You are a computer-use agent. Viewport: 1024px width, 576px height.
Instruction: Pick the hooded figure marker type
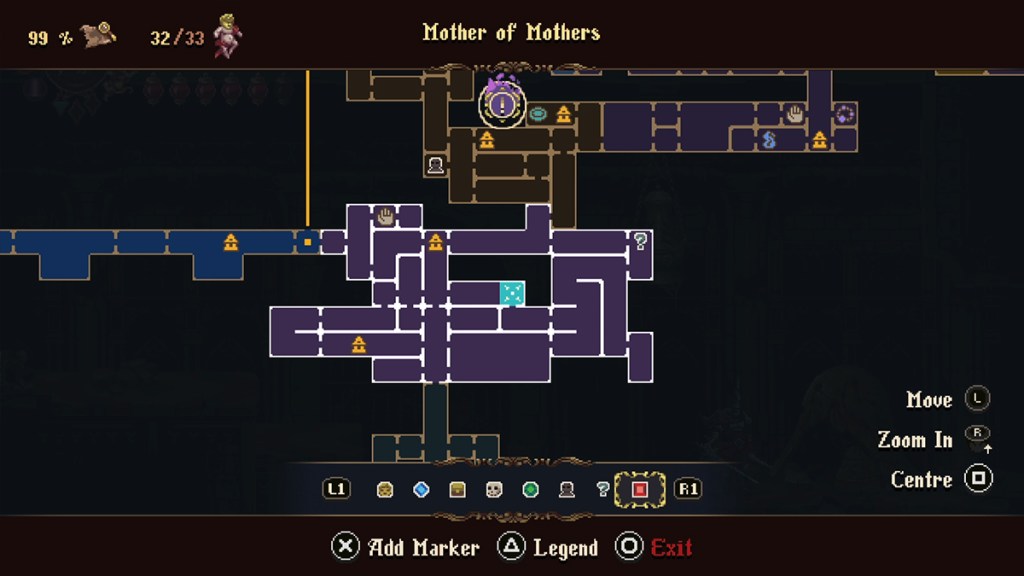click(x=567, y=489)
